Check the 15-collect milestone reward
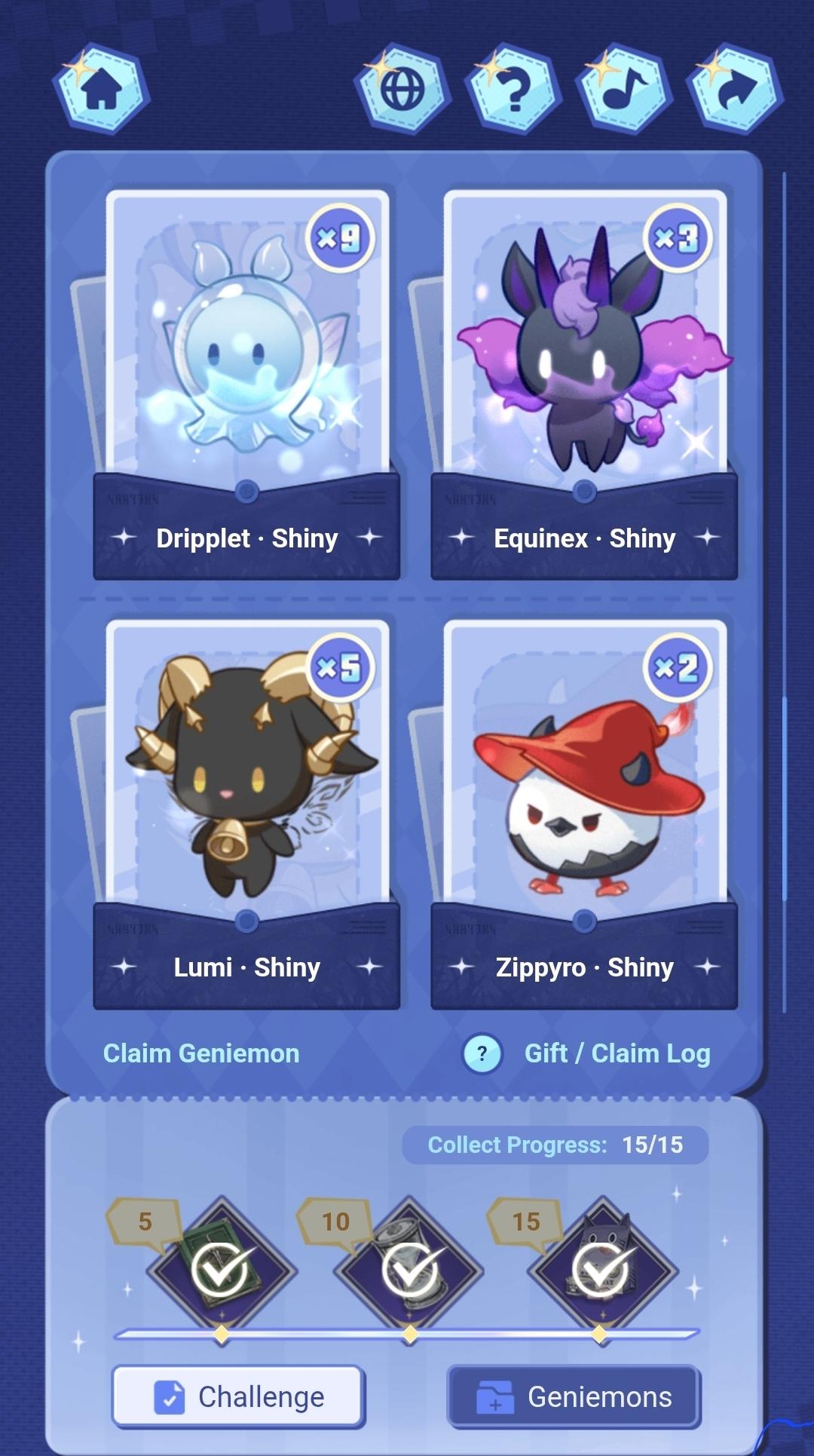 tap(601, 1271)
